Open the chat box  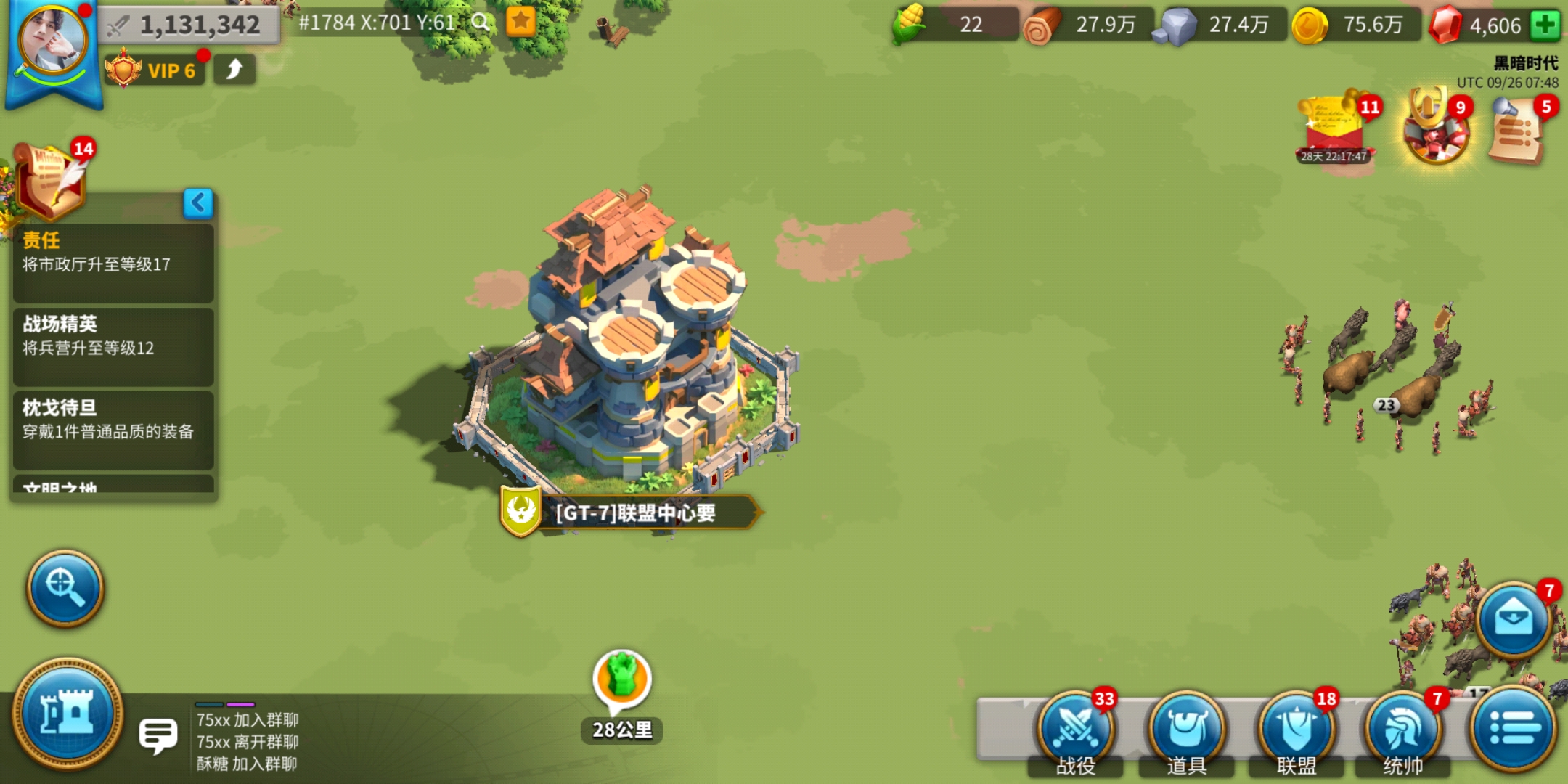pos(158,736)
